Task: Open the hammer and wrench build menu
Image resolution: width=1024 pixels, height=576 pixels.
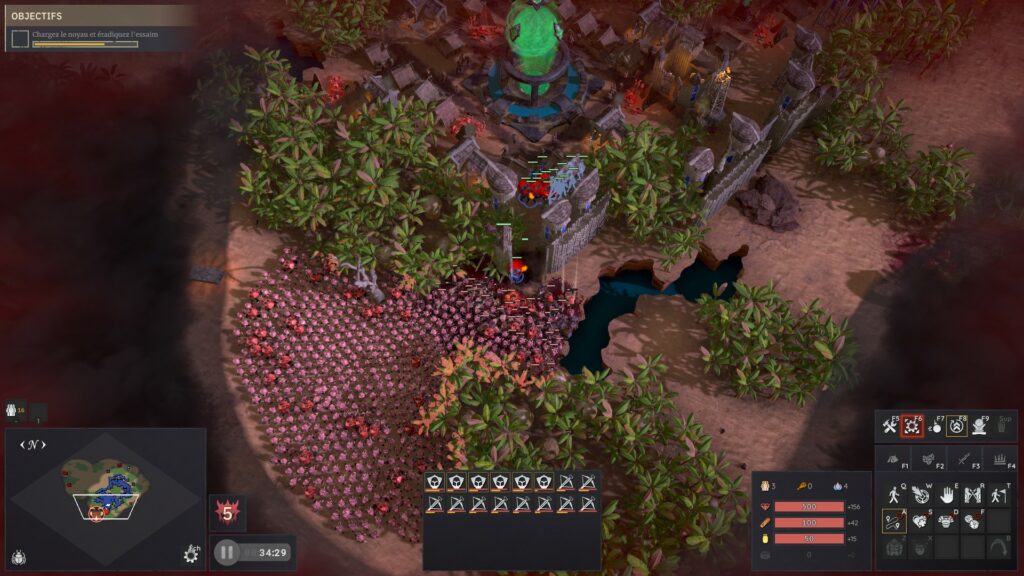Action: pos(890,427)
